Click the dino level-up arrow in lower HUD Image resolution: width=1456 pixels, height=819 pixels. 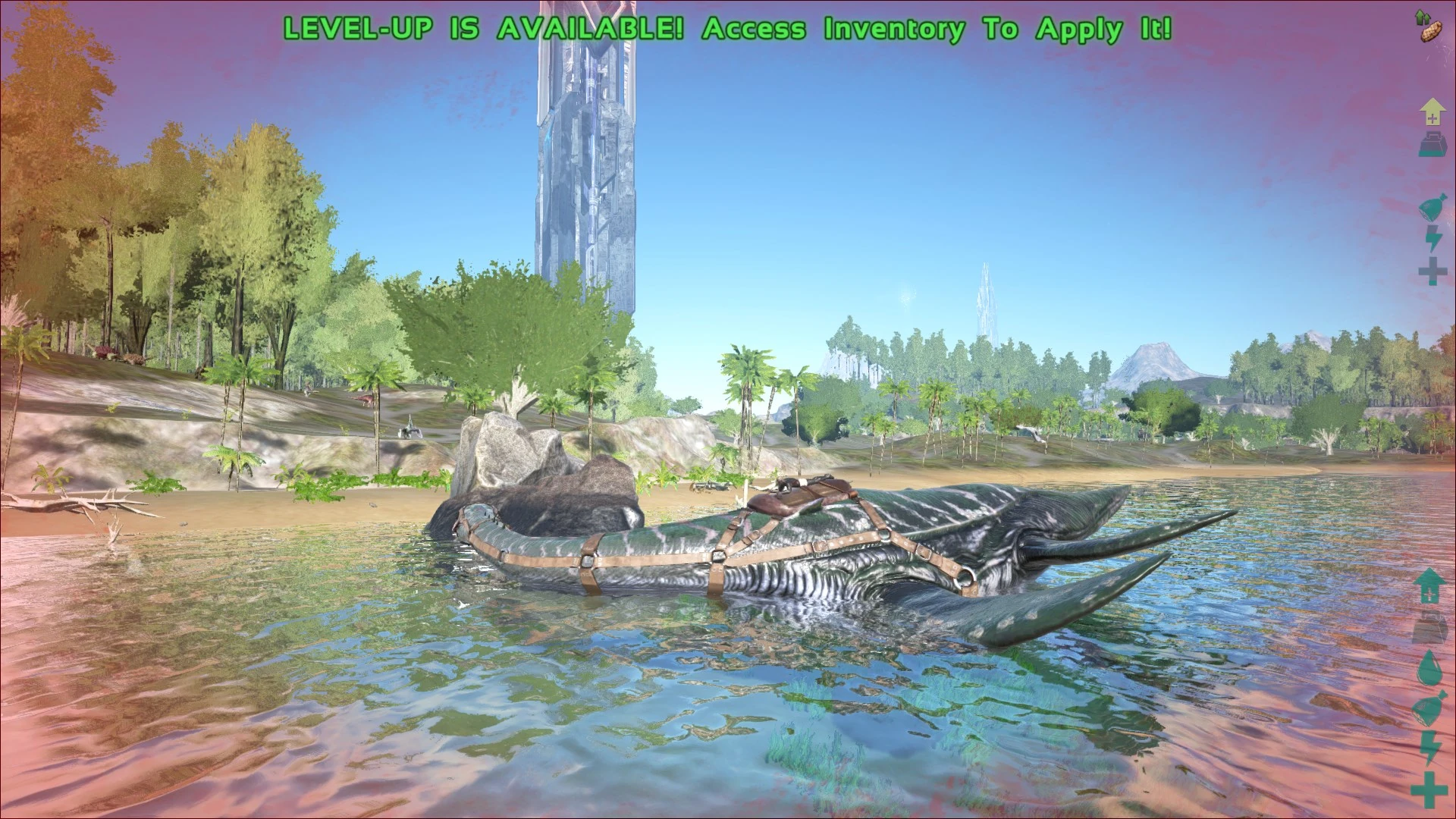tap(1431, 585)
